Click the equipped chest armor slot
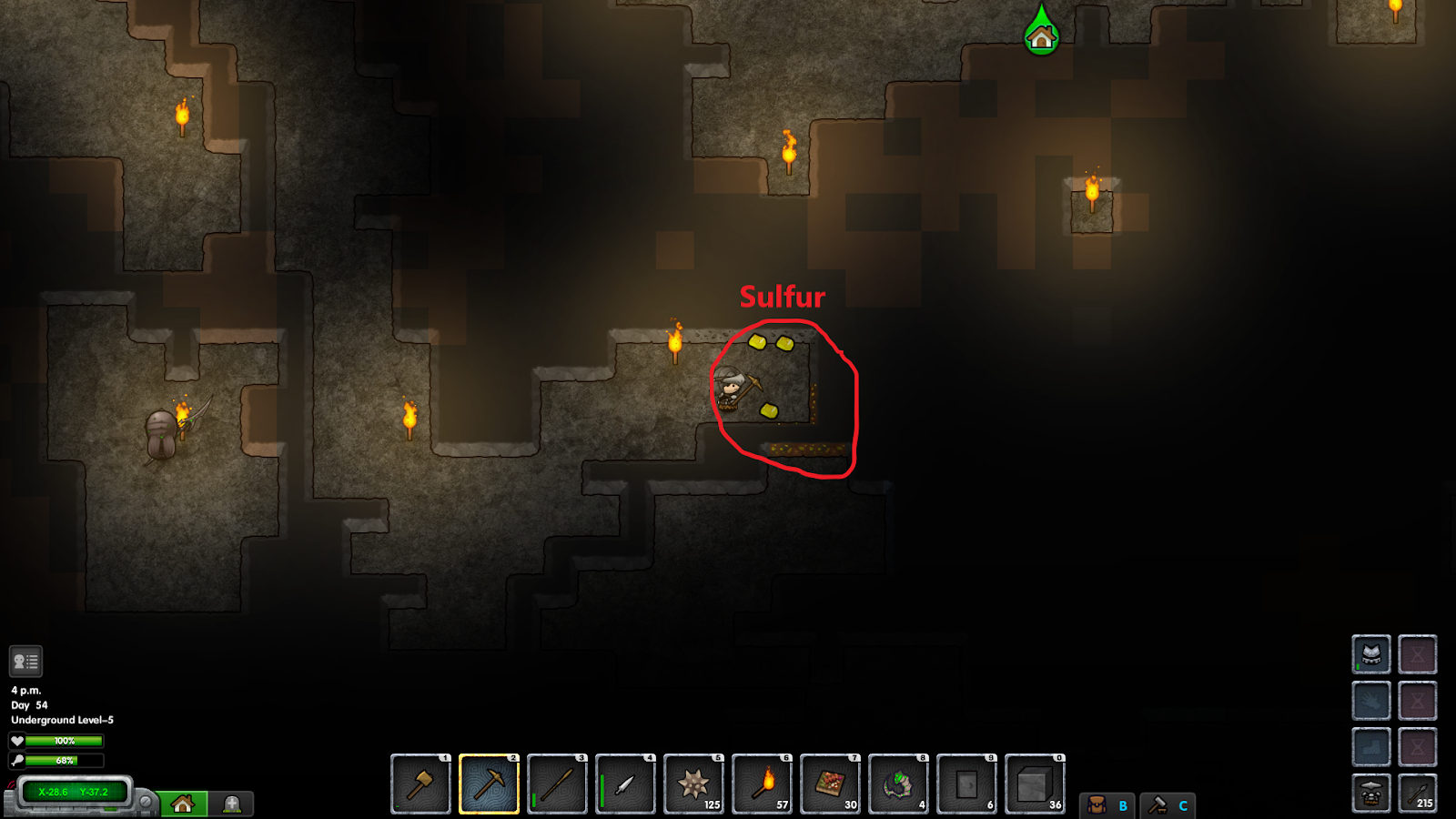The height and width of the screenshot is (819, 1456). point(1370,653)
